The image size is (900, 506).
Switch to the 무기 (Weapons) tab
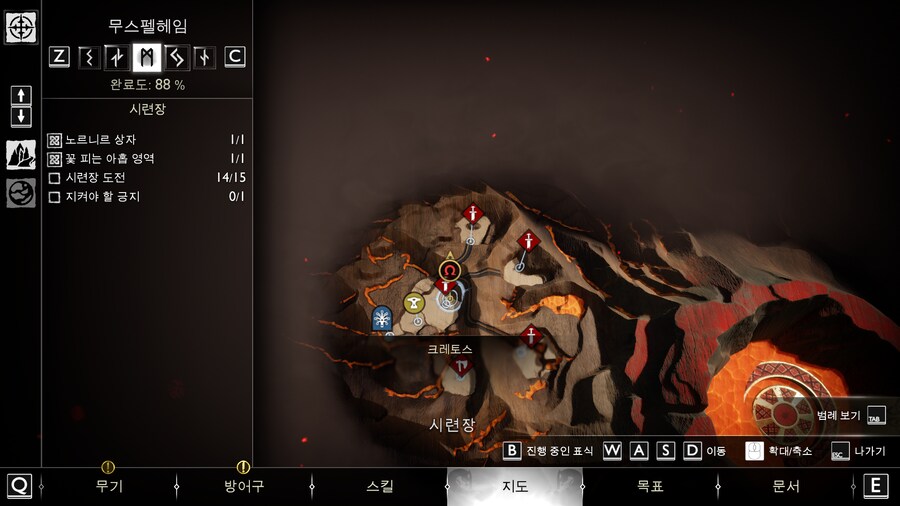[108, 486]
